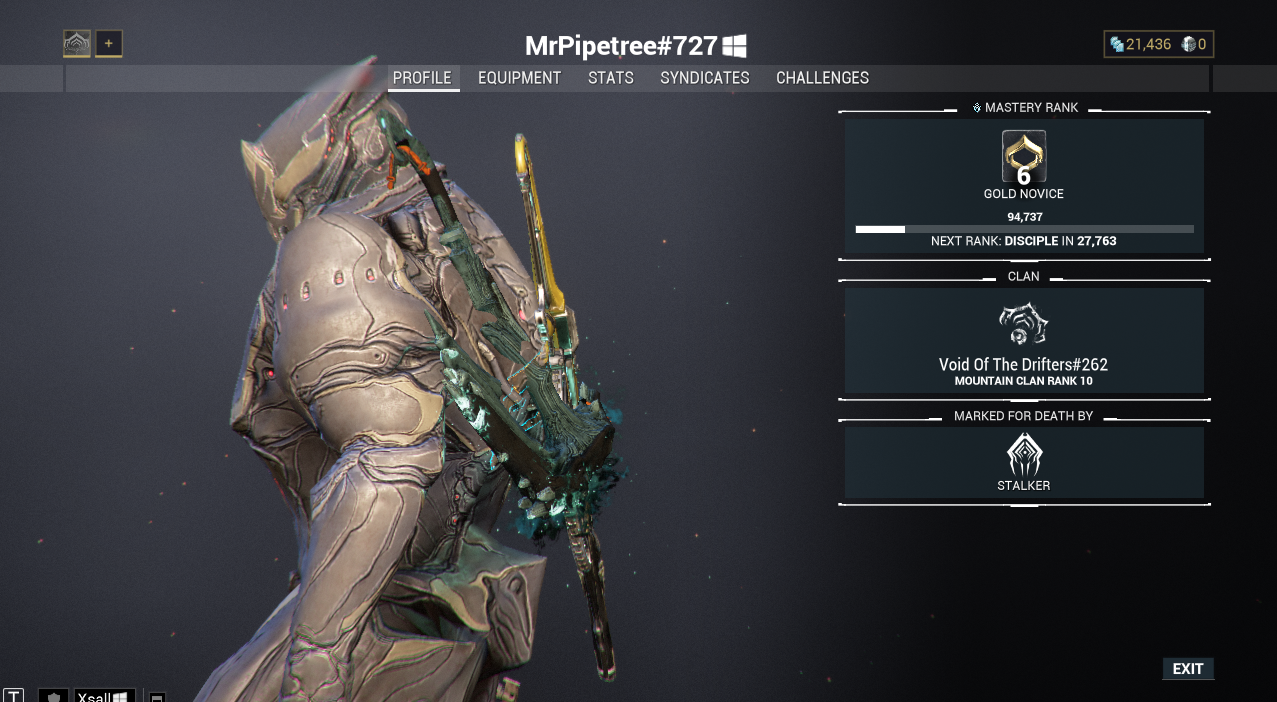The height and width of the screenshot is (702, 1277).
Task: Open the credits and platinum currency box
Action: pyautogui.click(x=1158, y=44)
